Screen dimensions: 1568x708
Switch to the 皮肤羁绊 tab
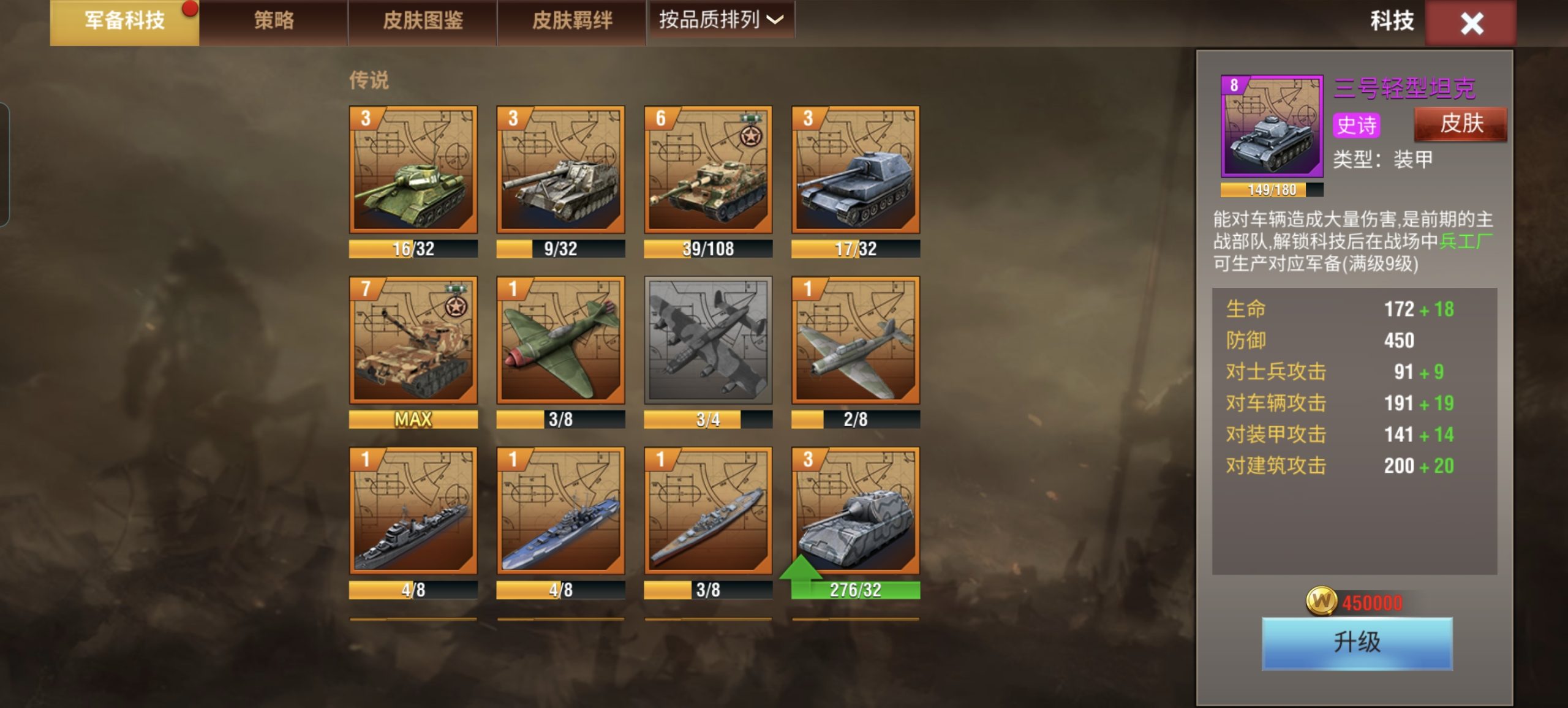570,20
